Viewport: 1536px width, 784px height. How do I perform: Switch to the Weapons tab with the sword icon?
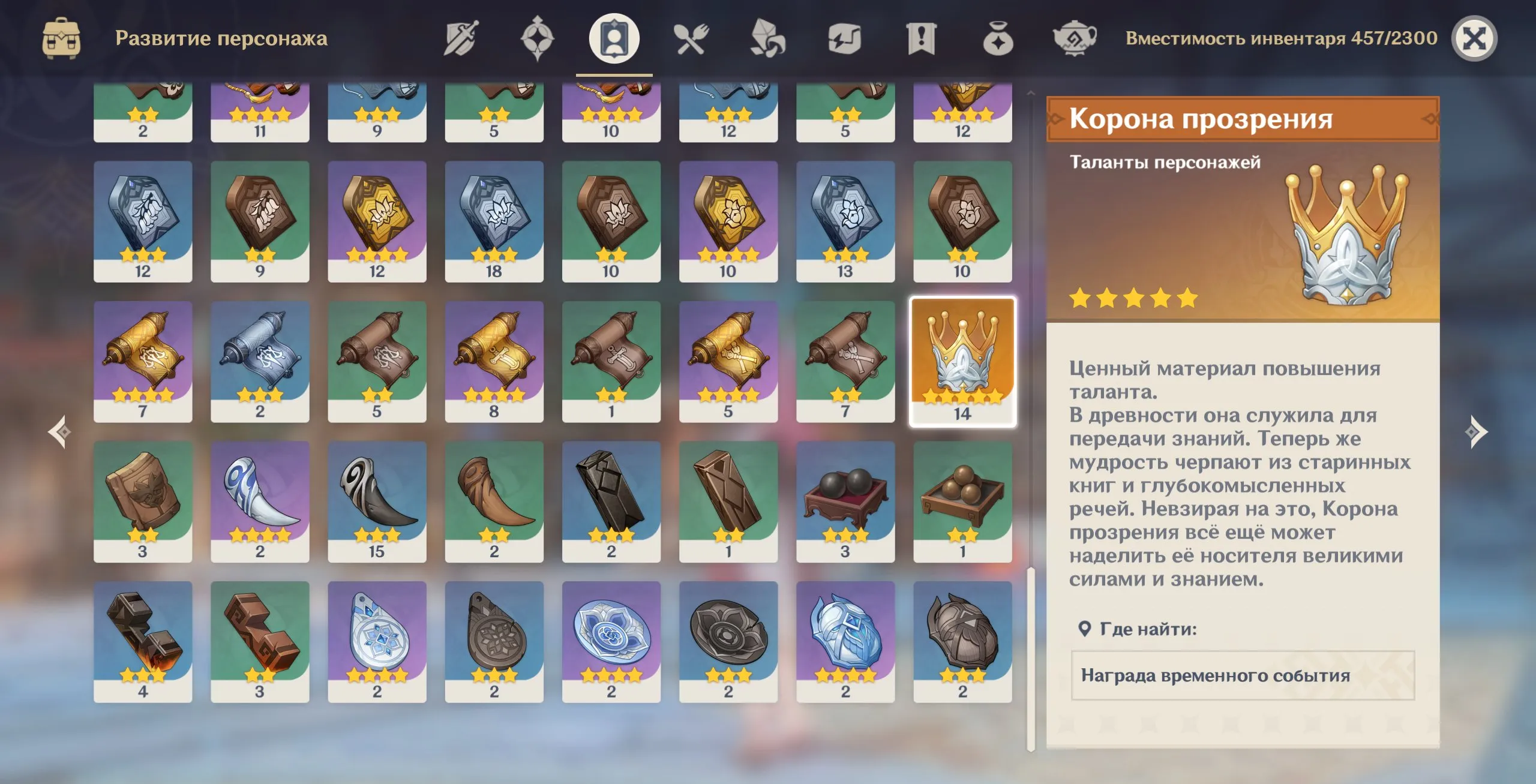(x=461, y=39)
